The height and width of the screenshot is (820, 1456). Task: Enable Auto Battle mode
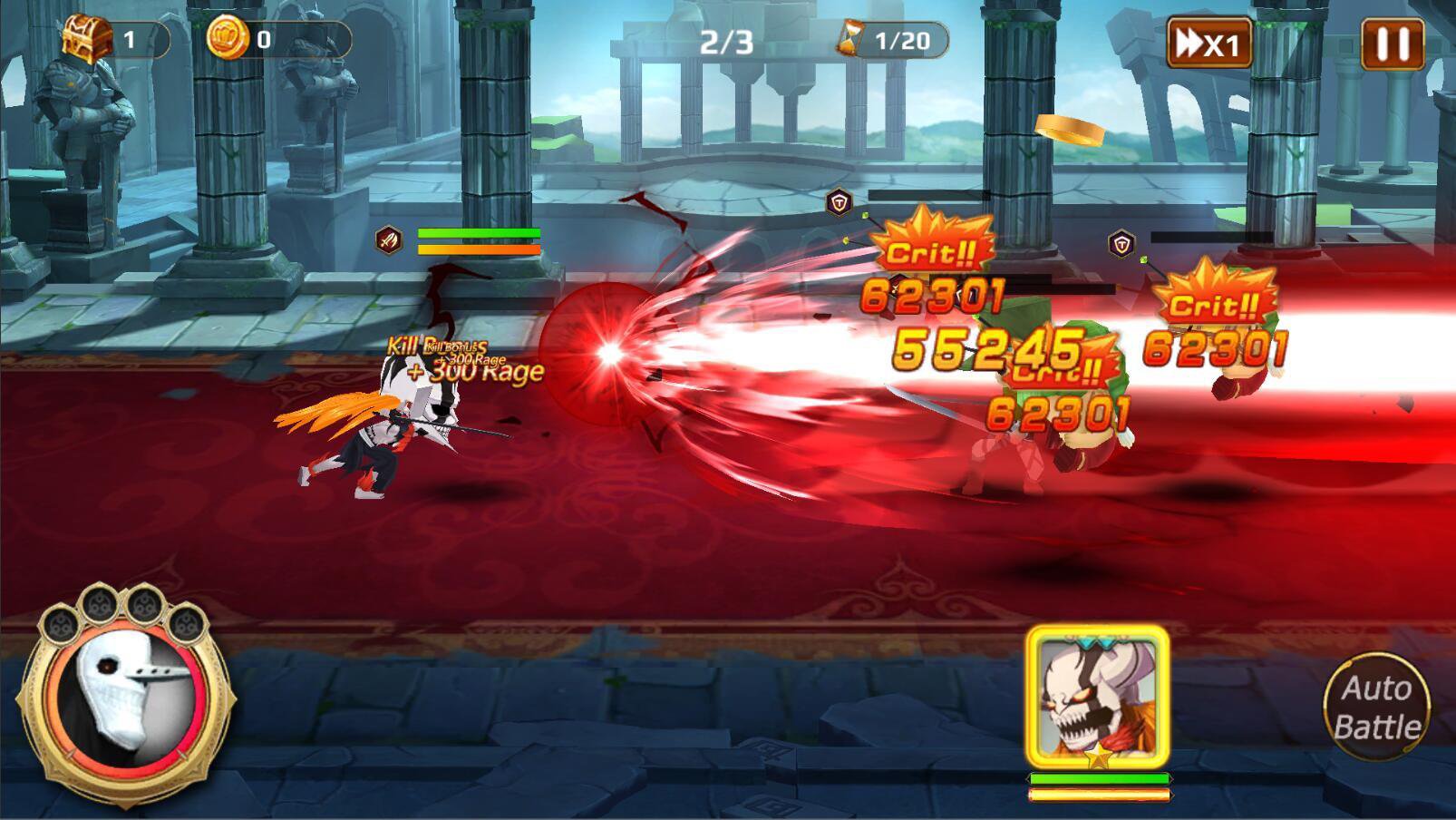point(1378,706)
